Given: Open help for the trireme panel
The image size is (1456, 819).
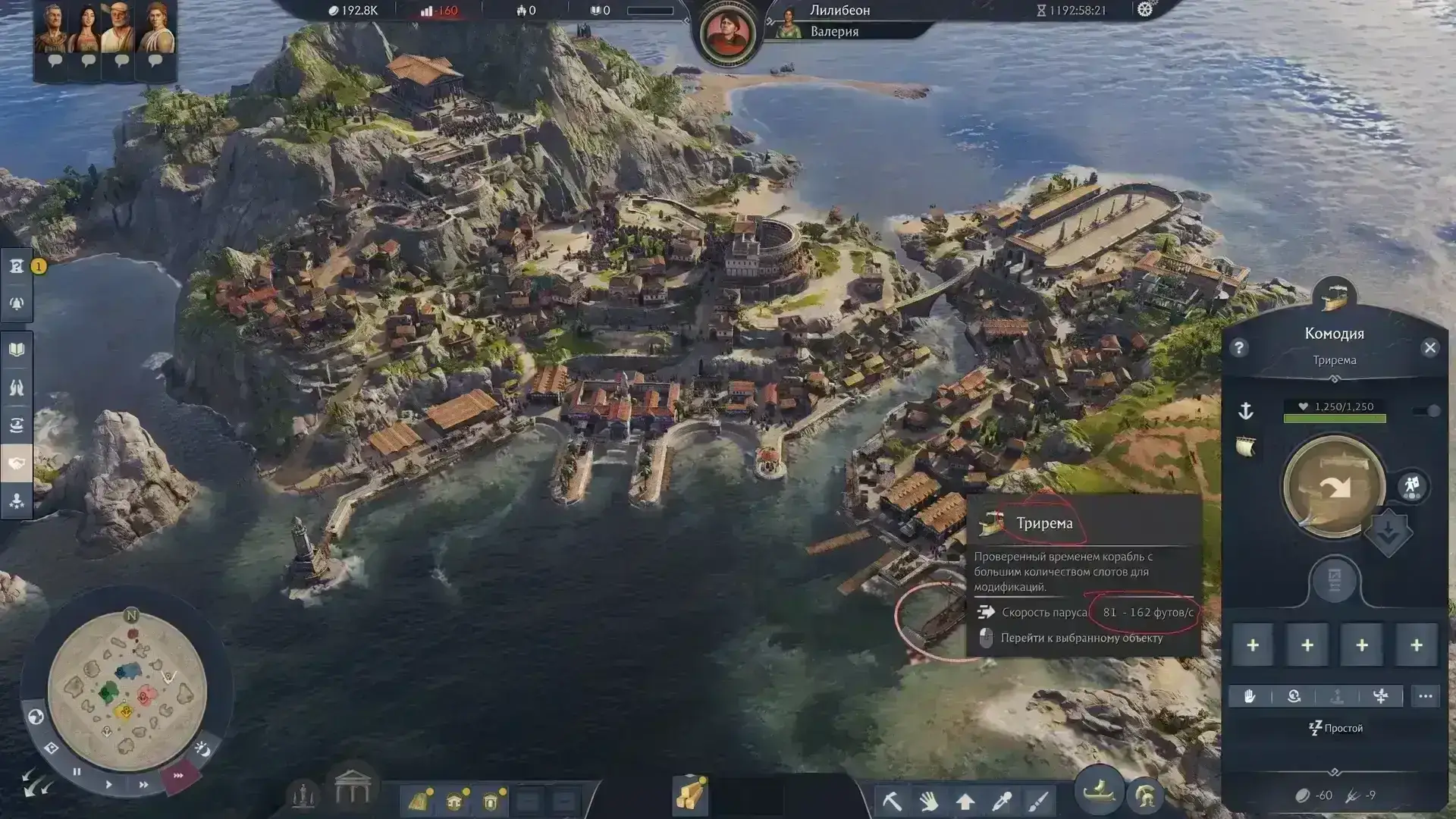Looking at the screenshot, I should pos(1239,348).
